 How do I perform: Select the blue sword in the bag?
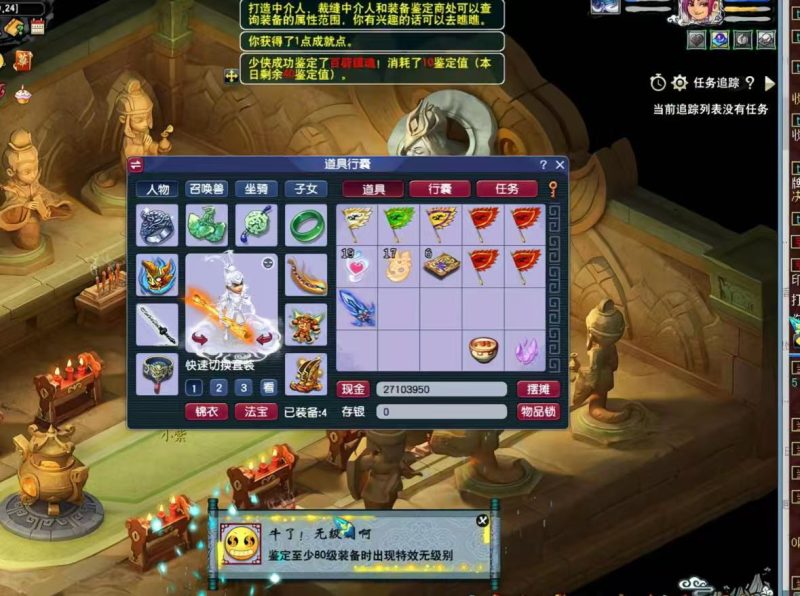click(356, 306)
